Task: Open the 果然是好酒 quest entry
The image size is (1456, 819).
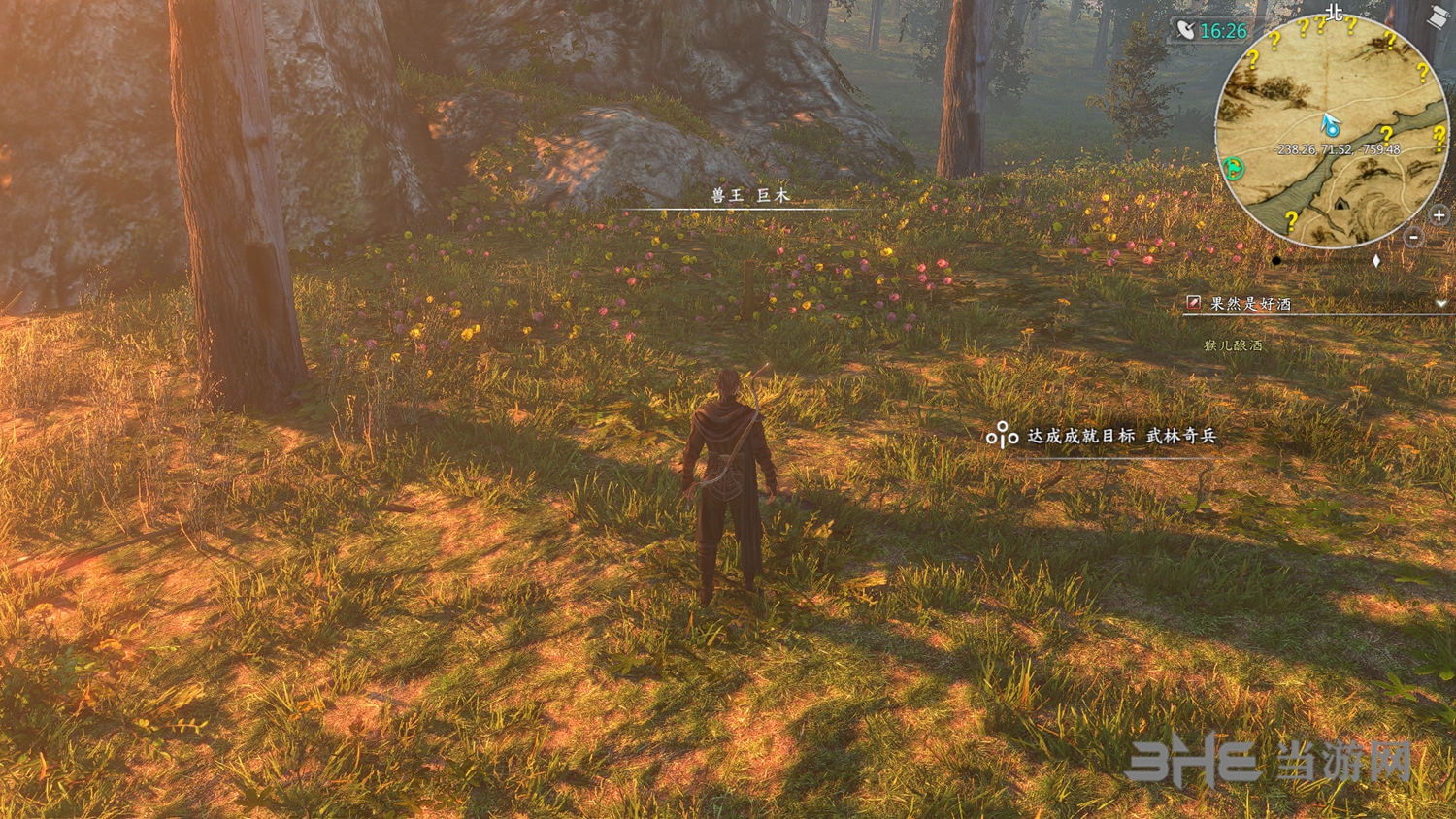Action: (1250, 304)
